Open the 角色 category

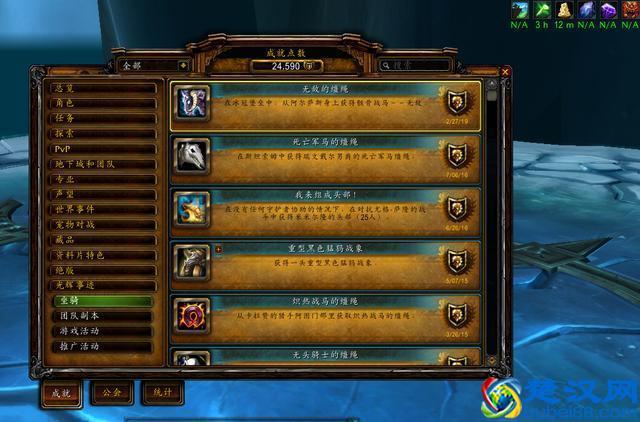tap(104, 102)
